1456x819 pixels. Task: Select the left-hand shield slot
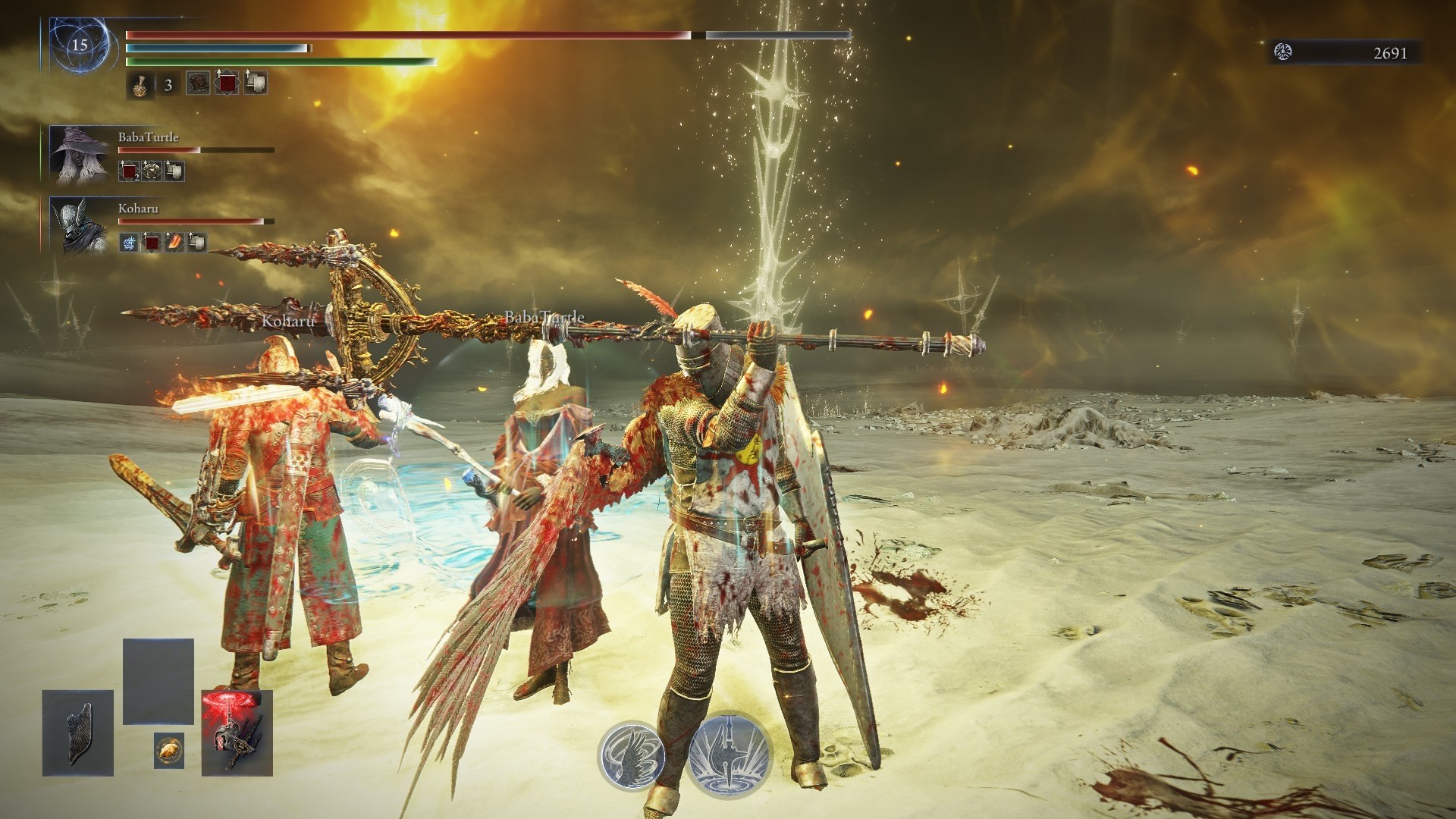(77, 733)
